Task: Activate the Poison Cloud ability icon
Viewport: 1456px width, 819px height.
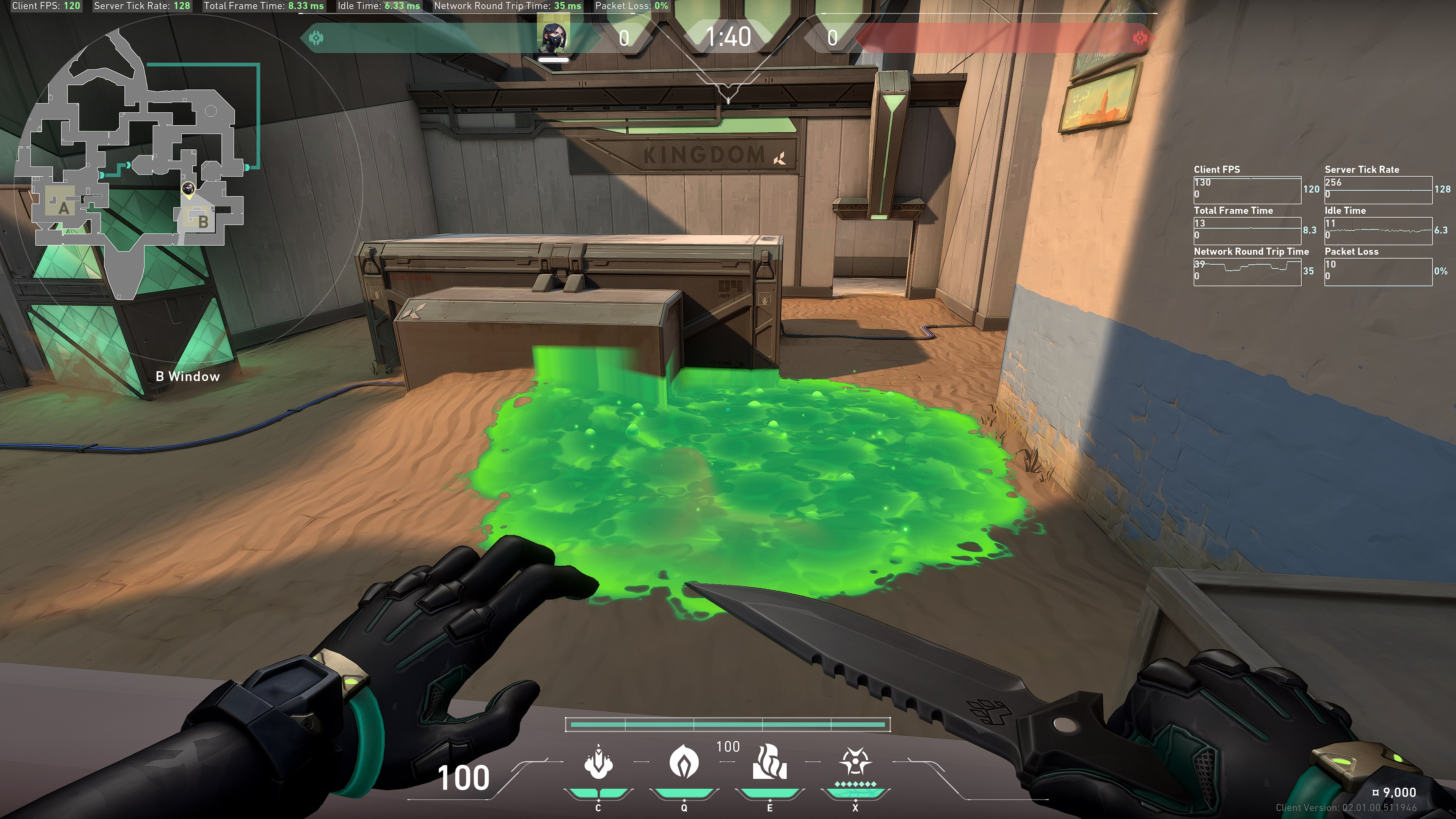Action: (684, 762)
